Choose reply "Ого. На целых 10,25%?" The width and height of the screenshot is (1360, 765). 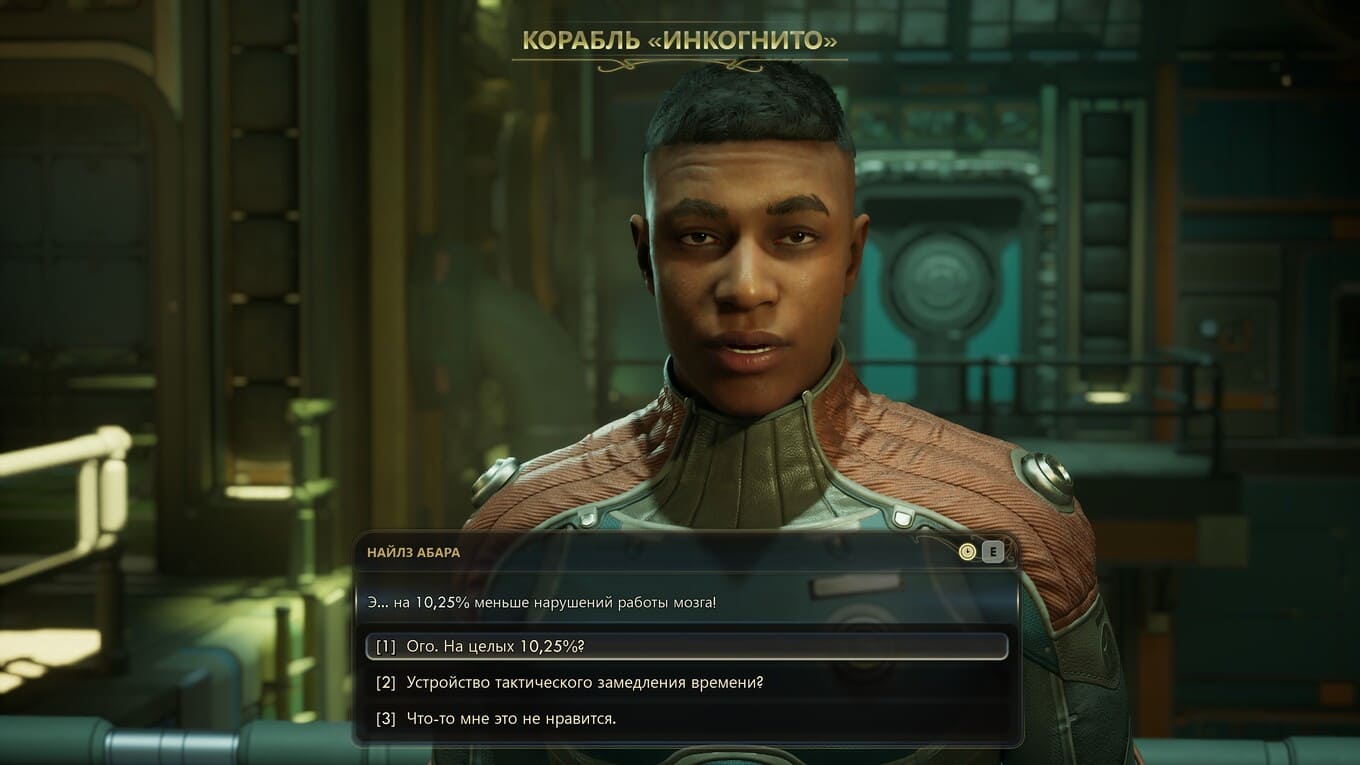495,646
